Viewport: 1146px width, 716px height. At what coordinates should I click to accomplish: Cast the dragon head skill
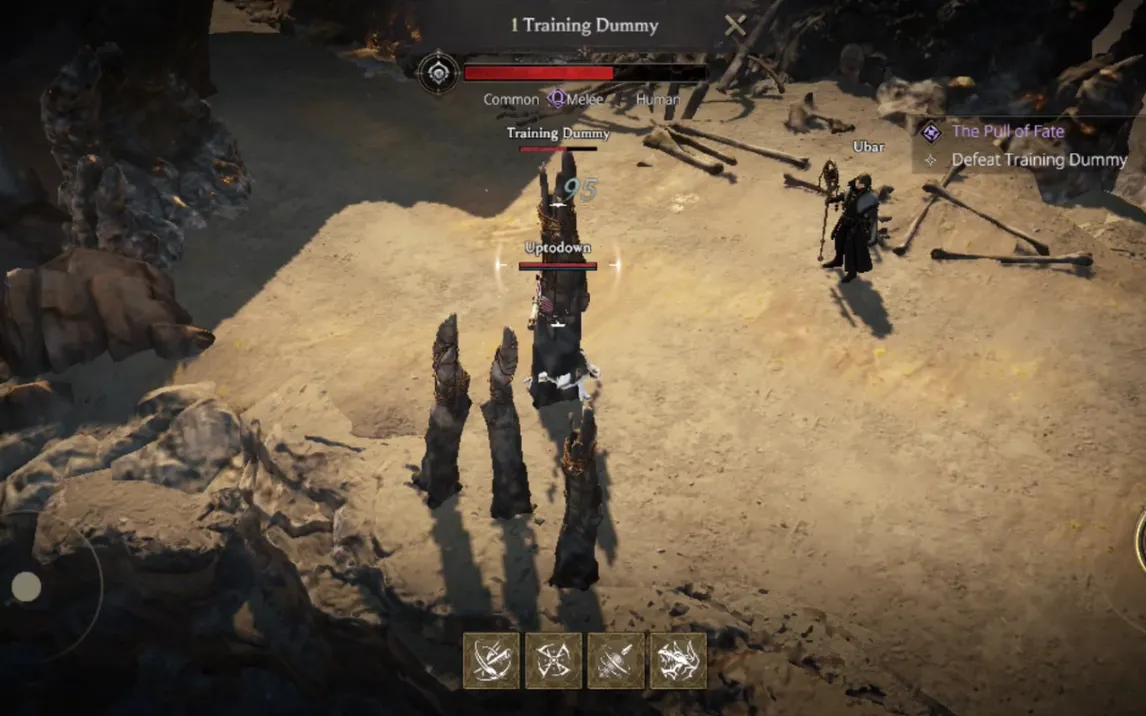click(x=678, y=660)
